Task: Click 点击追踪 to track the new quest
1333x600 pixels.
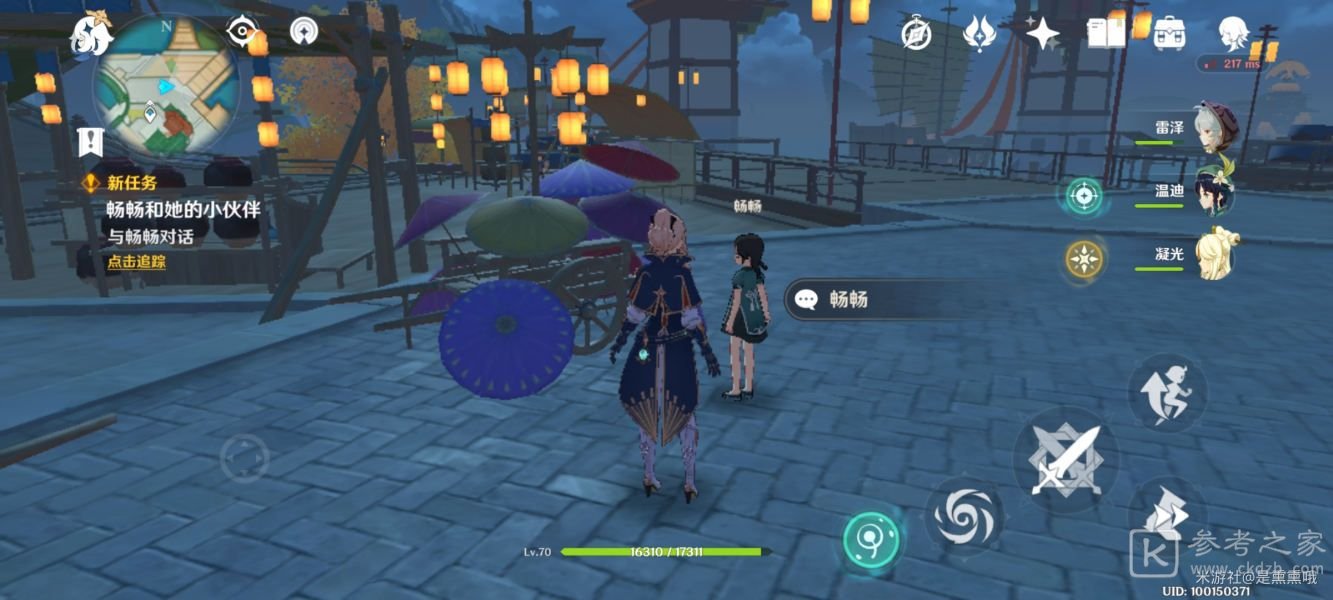Action: 137,262
